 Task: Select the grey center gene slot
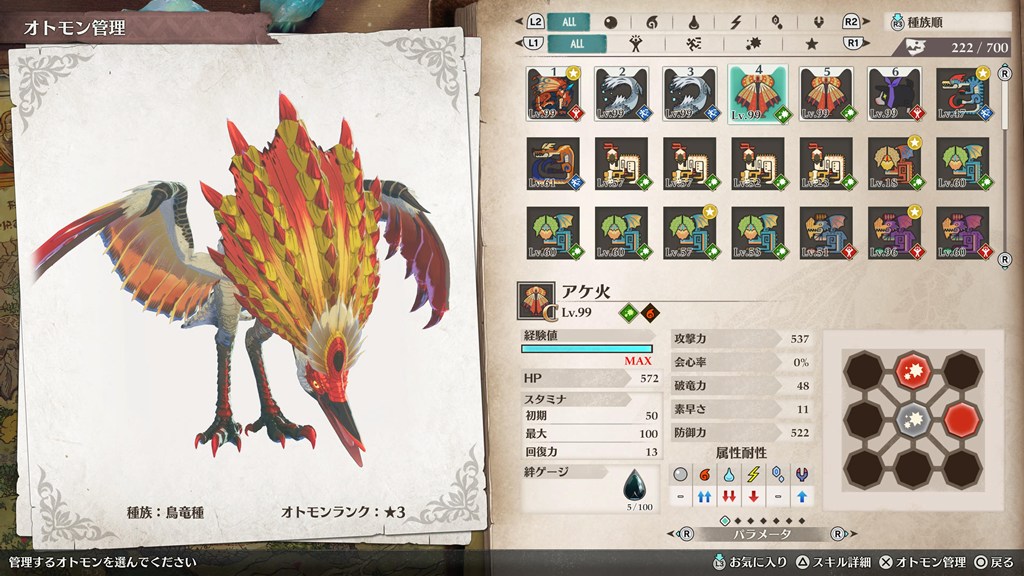tap(911, 417)
